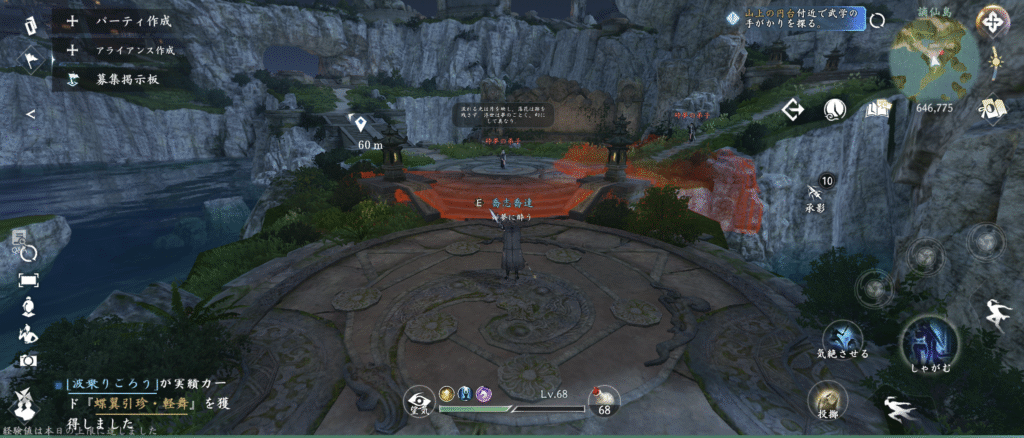Open the gift and book diamond icon

click(993, 108)
